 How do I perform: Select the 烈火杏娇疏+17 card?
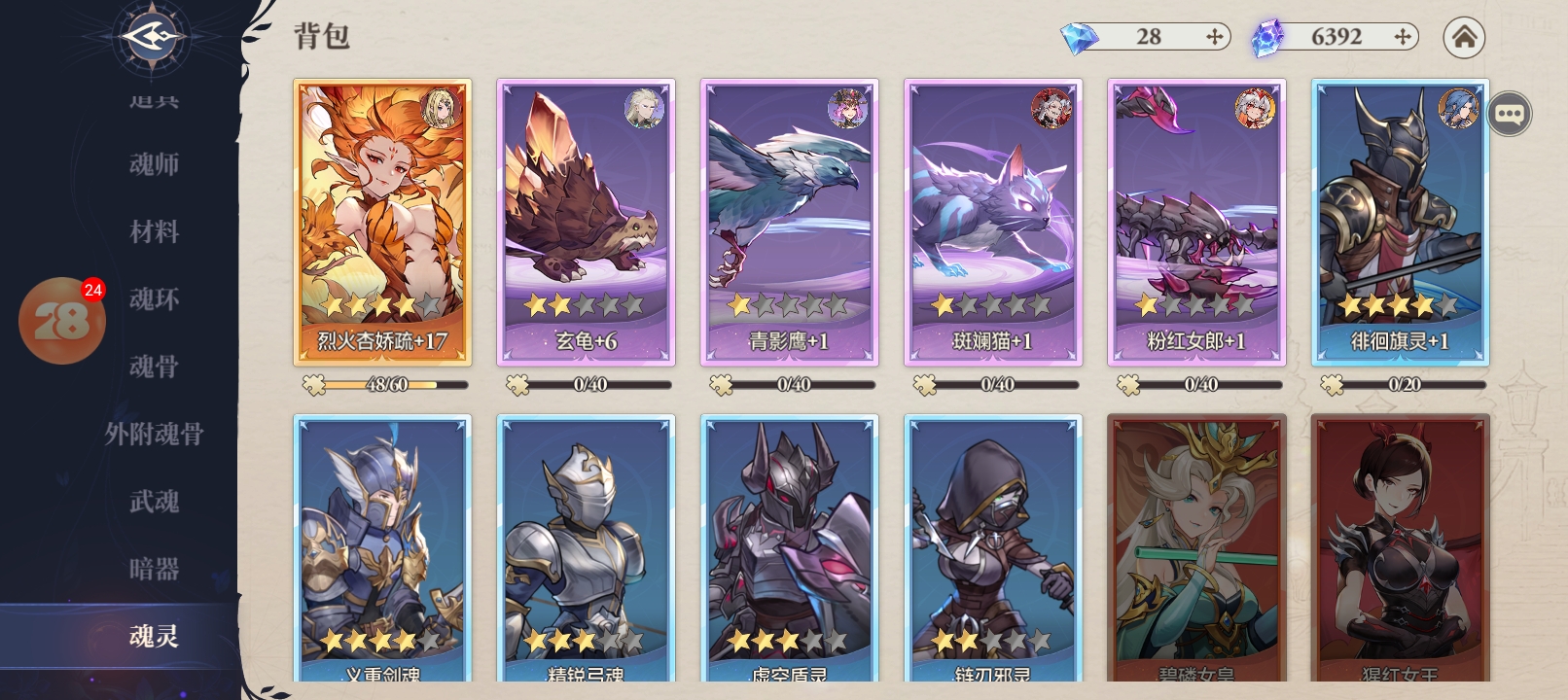[x=382, y=223]
